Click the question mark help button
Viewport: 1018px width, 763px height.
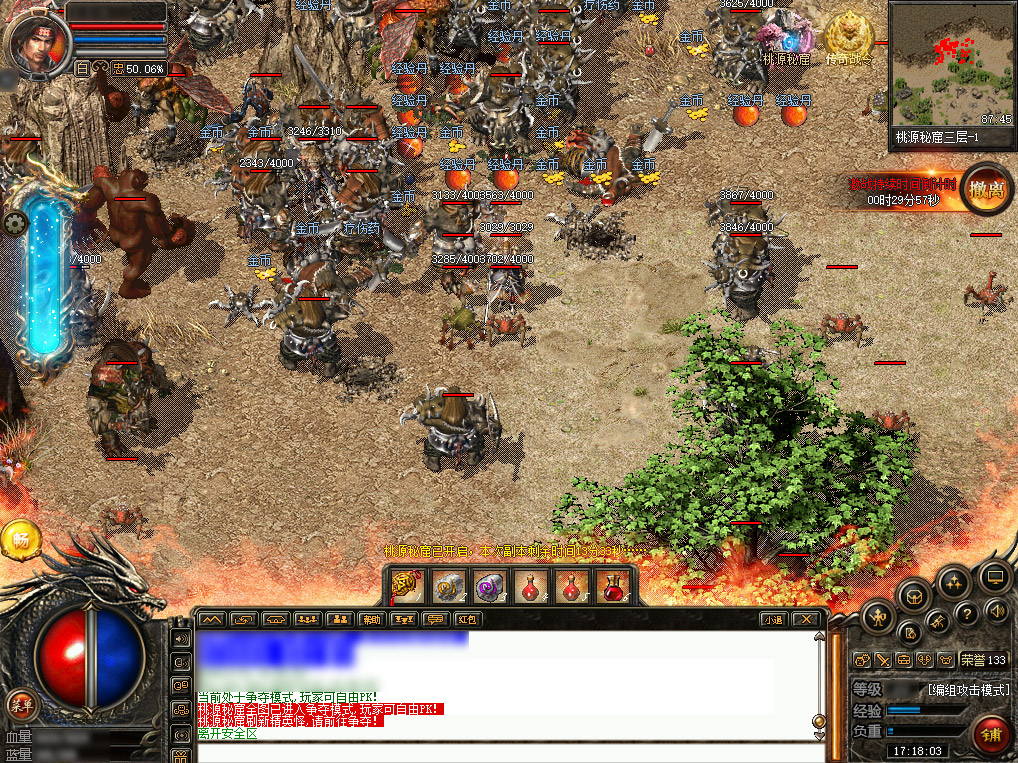(966, 613)
